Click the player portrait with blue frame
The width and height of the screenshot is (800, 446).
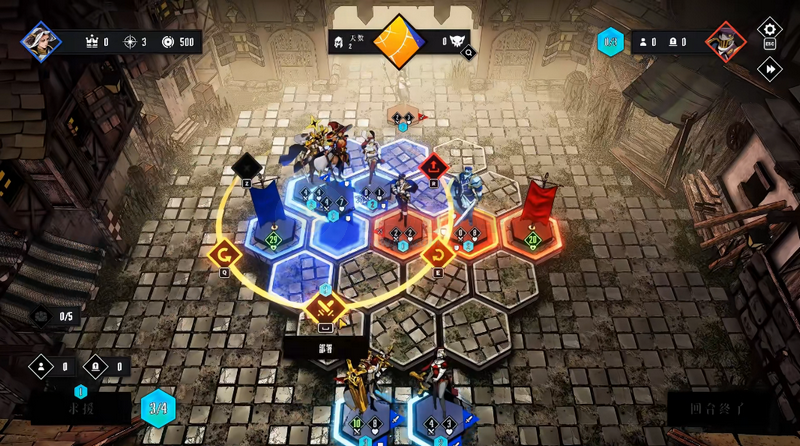[42, 41]
